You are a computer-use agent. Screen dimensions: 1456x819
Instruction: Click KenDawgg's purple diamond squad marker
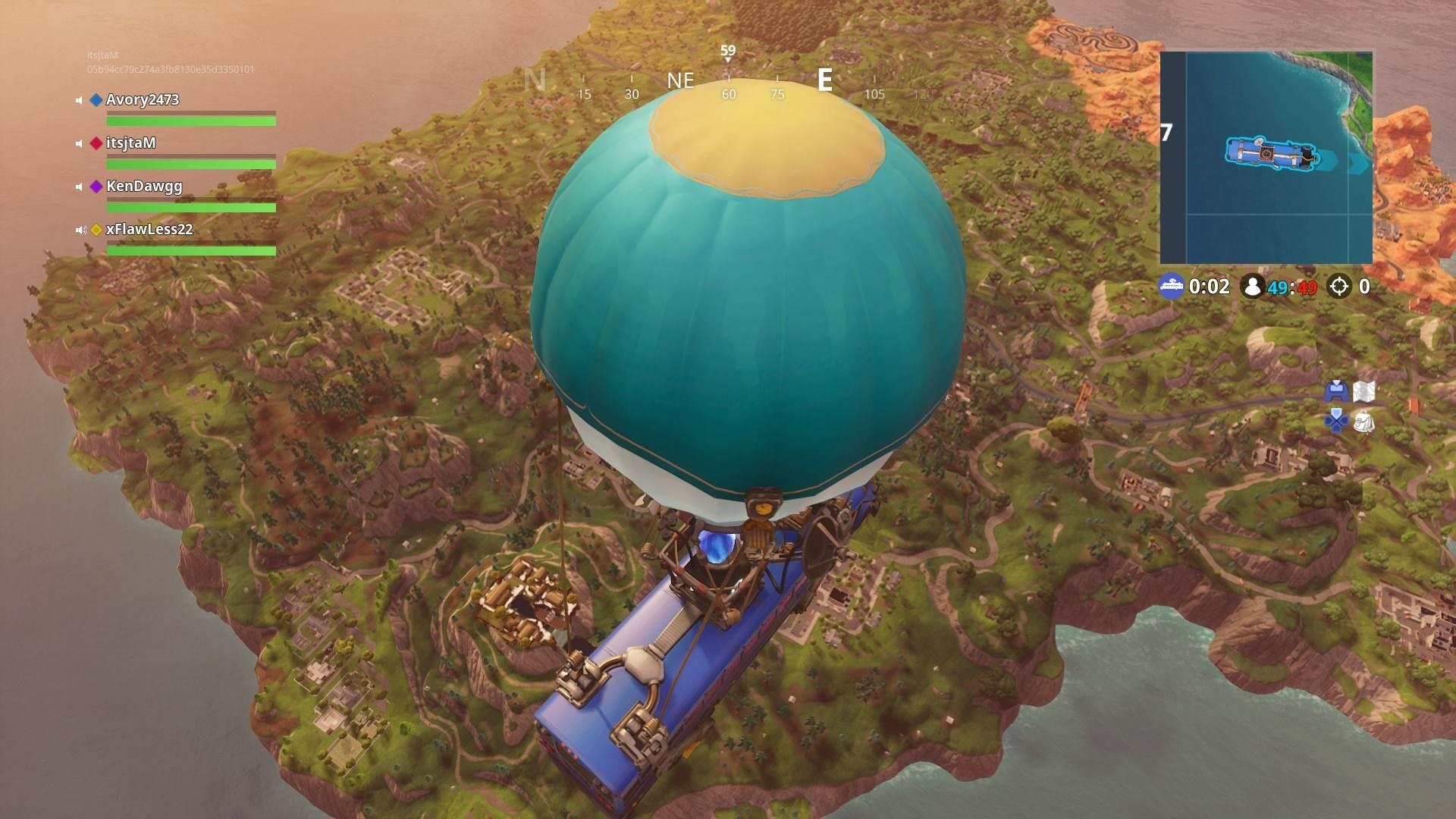pos(96,186)
